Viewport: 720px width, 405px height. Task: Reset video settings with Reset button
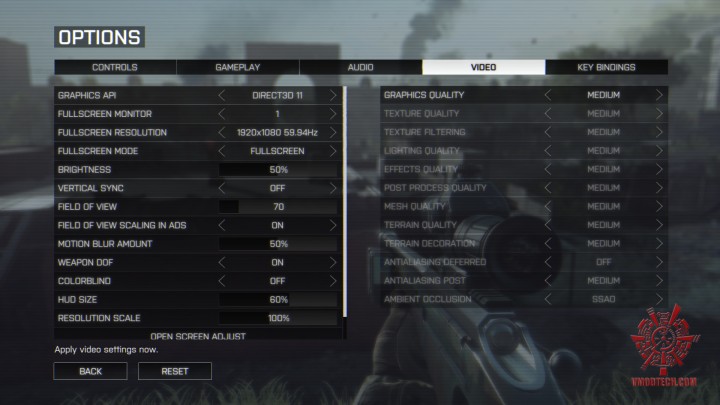click(174, 371)
